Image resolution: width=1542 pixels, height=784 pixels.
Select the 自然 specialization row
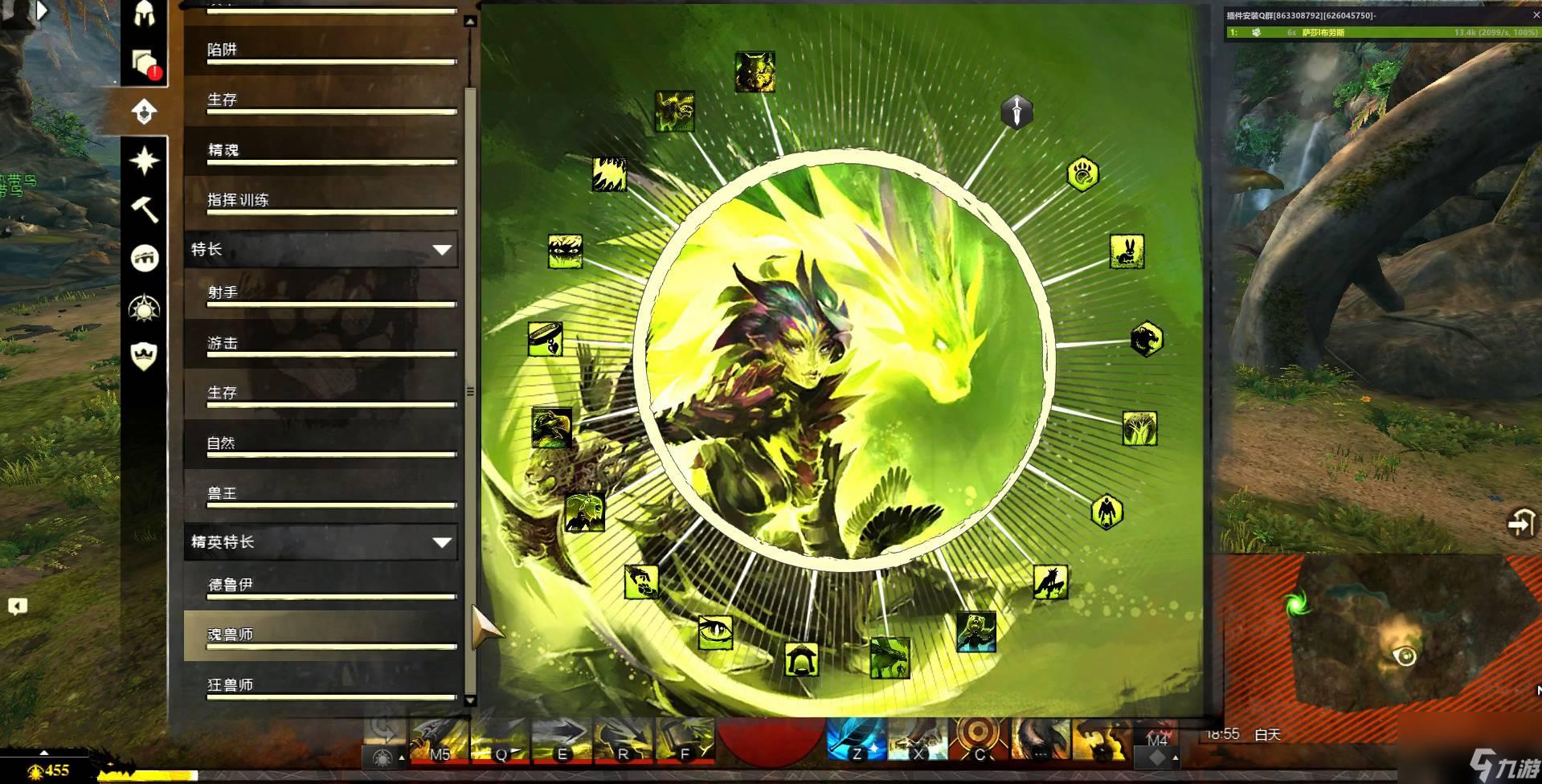pyautogui.click(x=321, y=443)
